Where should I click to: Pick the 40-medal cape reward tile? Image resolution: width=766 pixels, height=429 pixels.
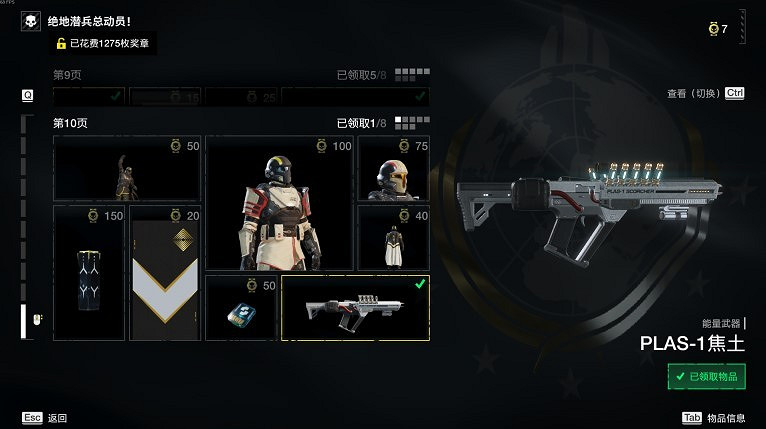pyautogui.click(x=393, y=238)
